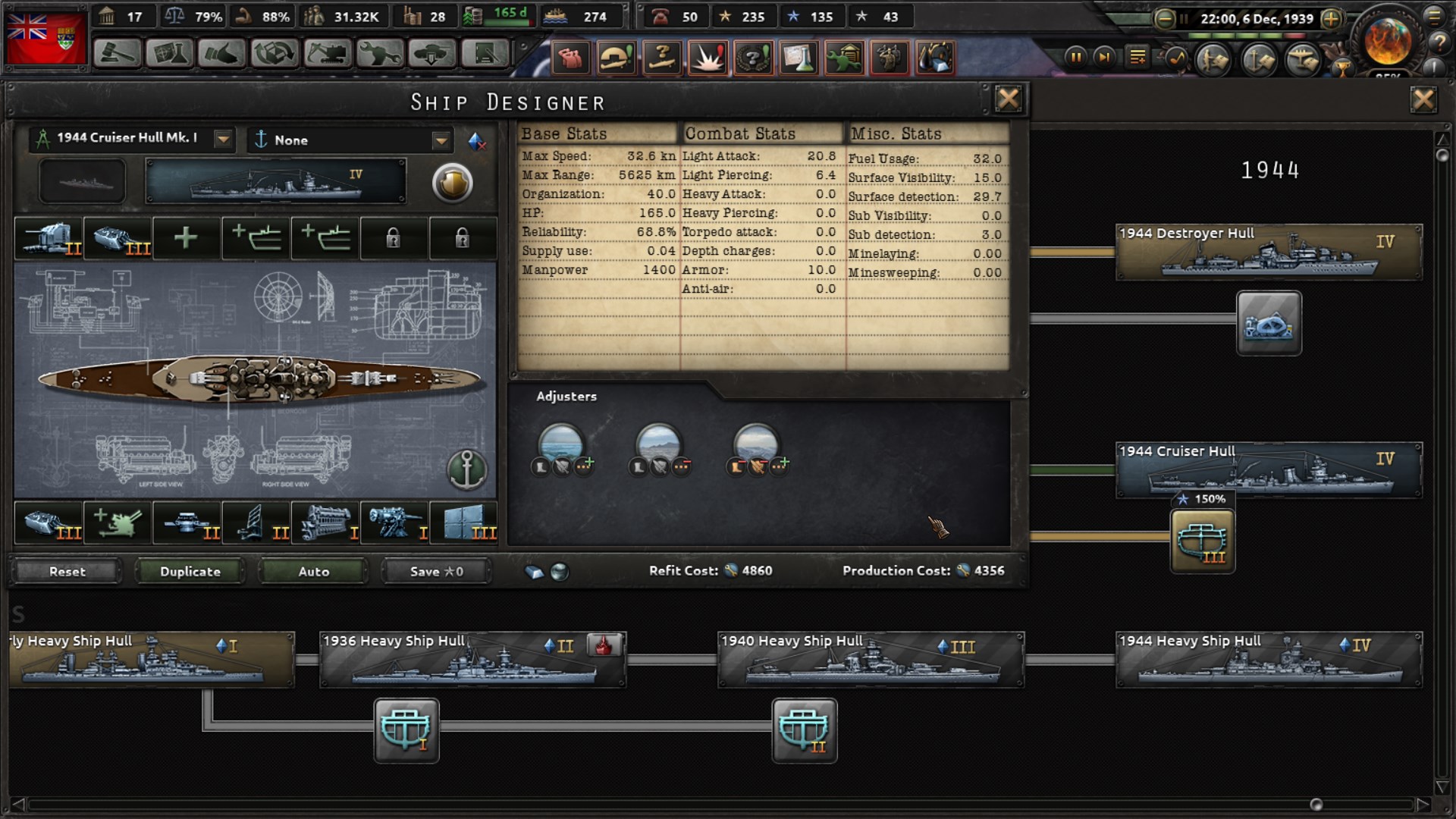Open the Decisions gavel icon in top toolbar
Image resolution: width=1456 pixels, height=819 pixels.
[x=118, y=53]
